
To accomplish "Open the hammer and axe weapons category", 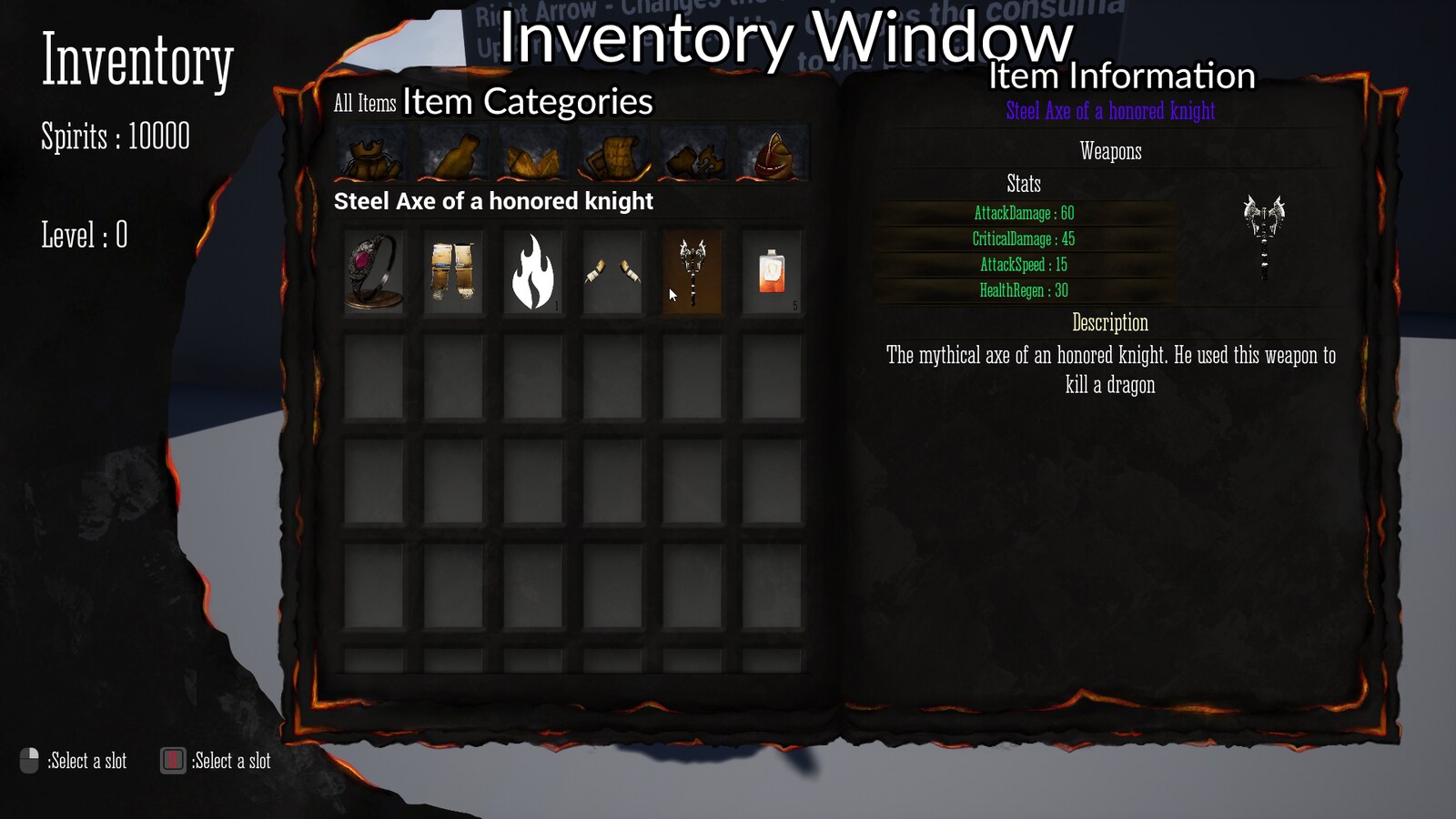I will click(x=694, y=155).
